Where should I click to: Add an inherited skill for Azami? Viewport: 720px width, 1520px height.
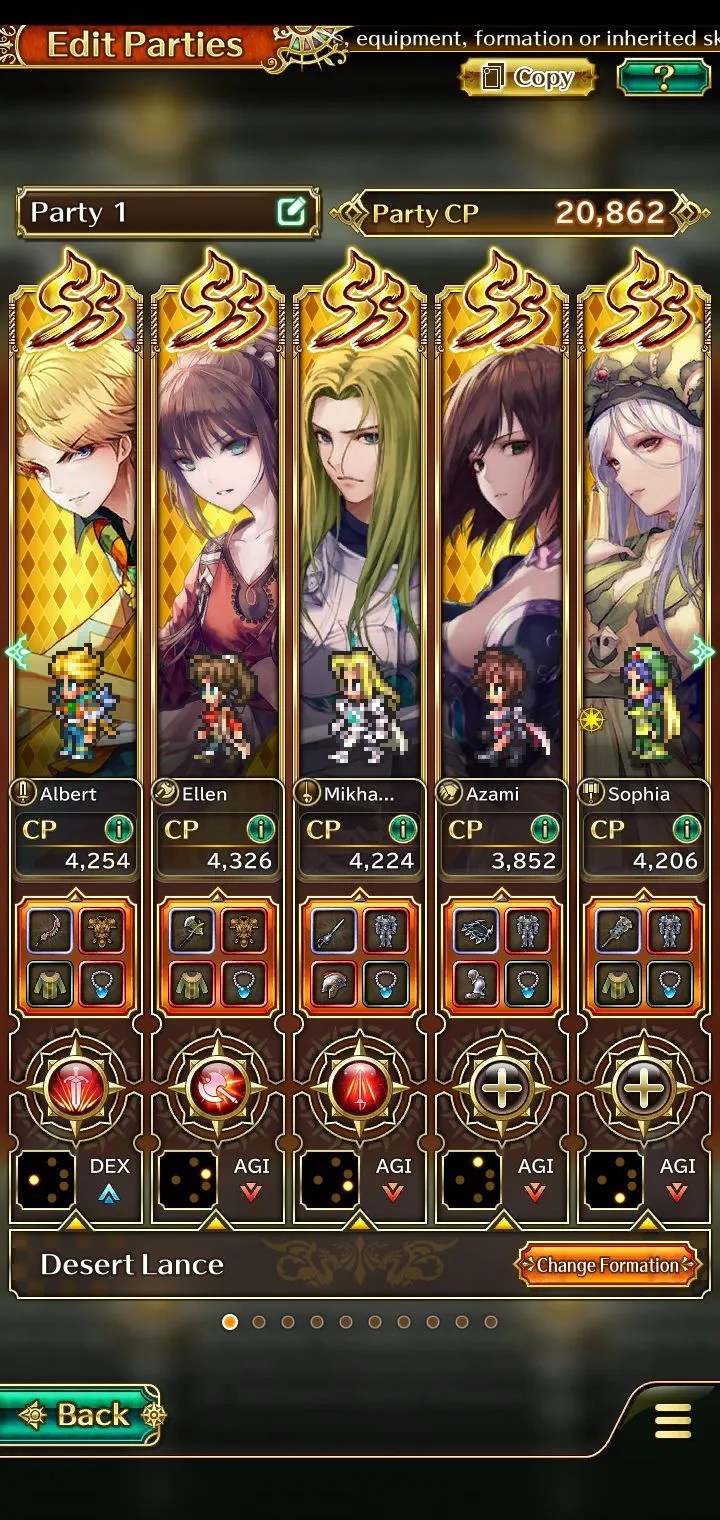coord(502,1089)
